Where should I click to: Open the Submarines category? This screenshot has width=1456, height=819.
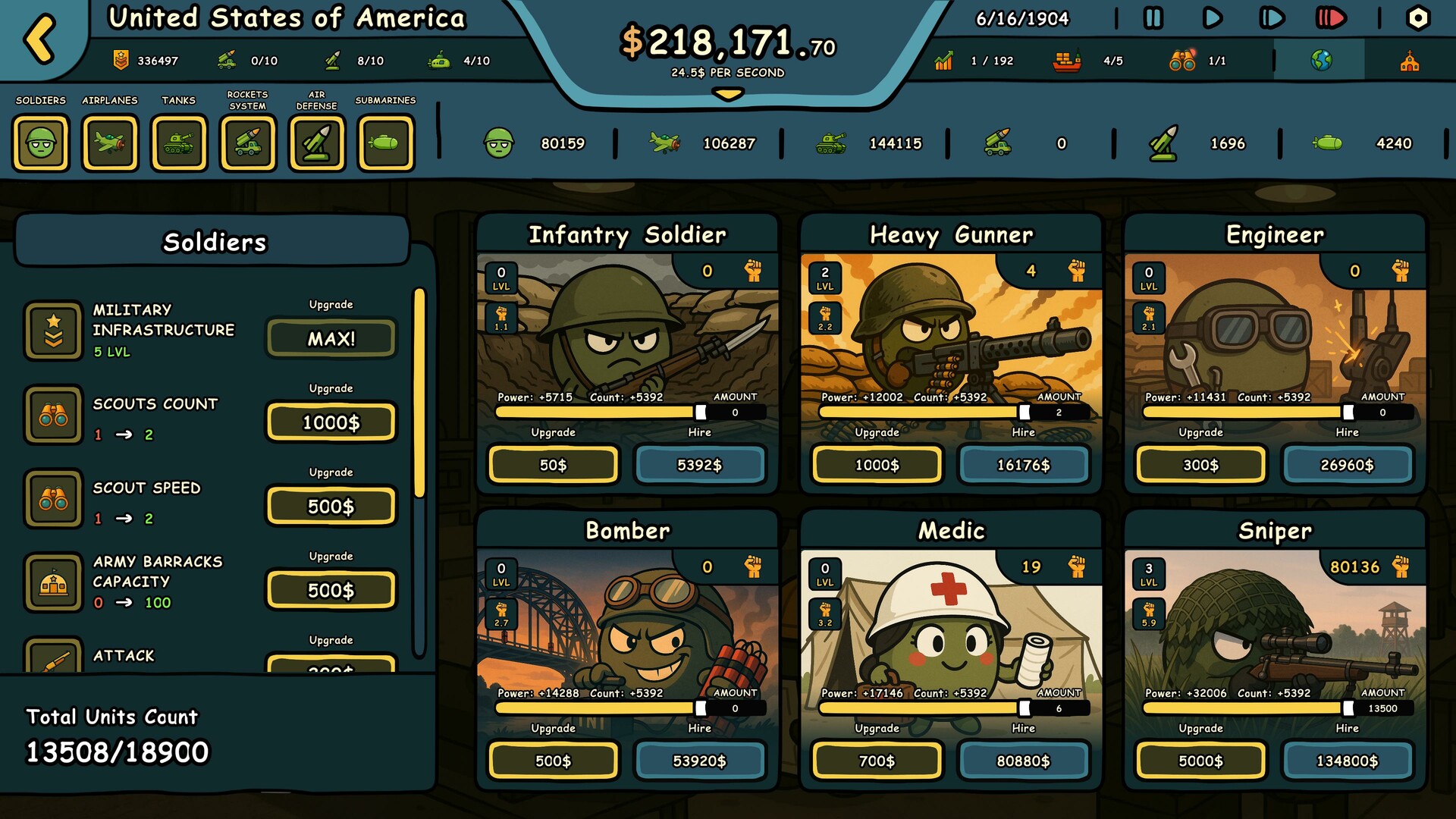tap(387, 143)
